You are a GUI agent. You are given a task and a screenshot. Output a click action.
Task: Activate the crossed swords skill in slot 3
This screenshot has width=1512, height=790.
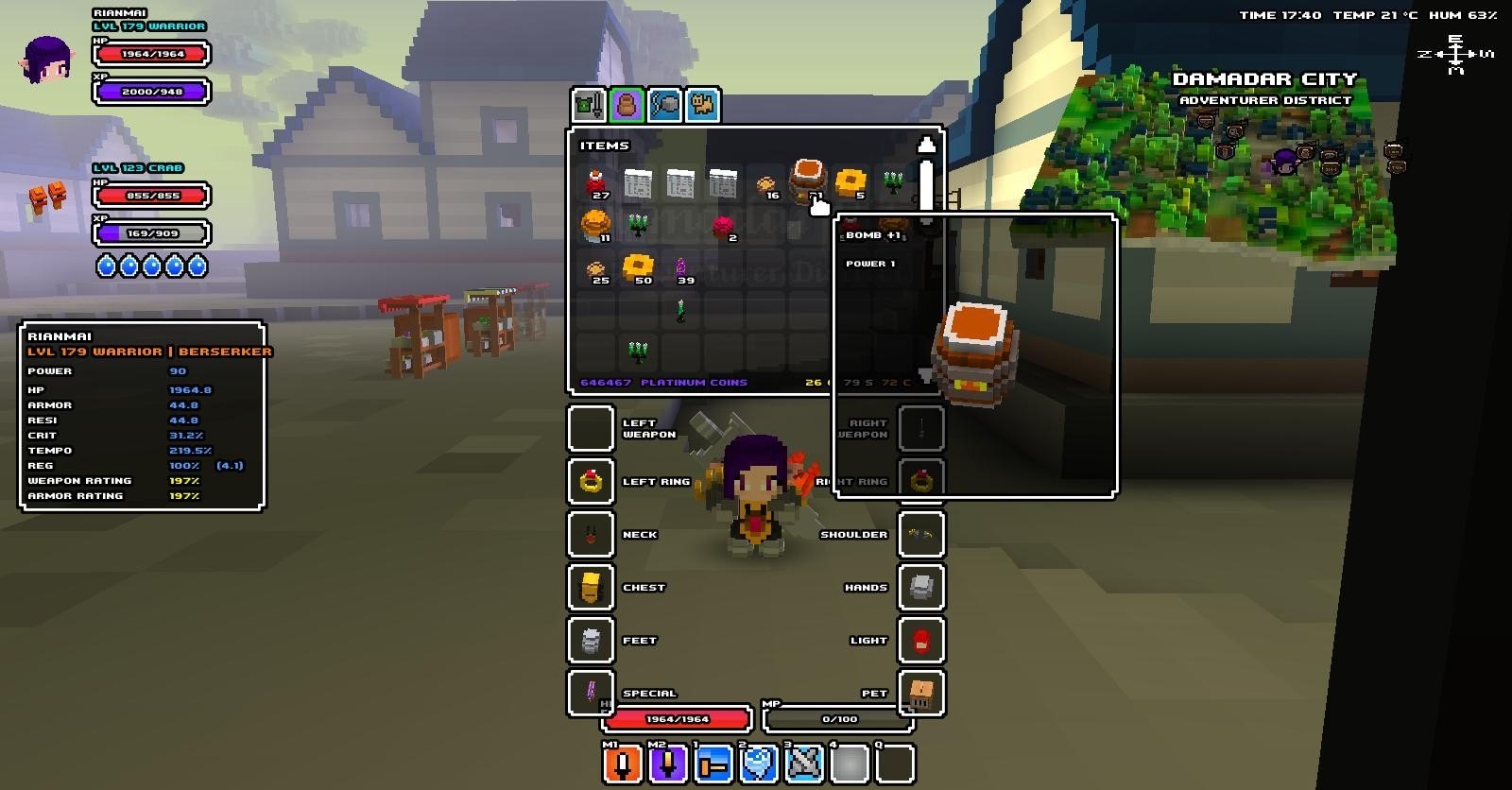[x=804, y=764]
